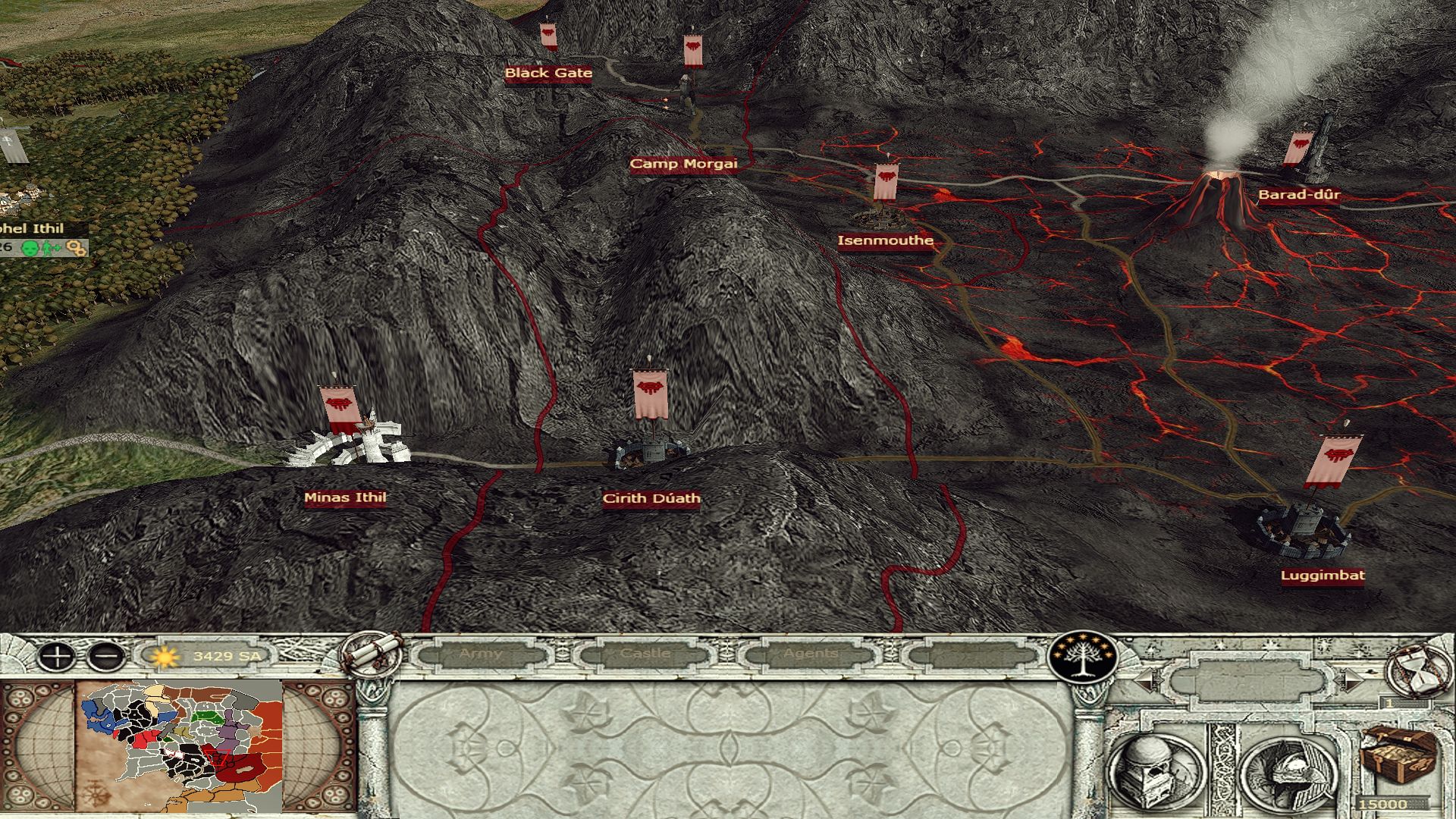Select the Minas Ithil settlement label
The image size is (1456, 819).
[x=345, y=498]
